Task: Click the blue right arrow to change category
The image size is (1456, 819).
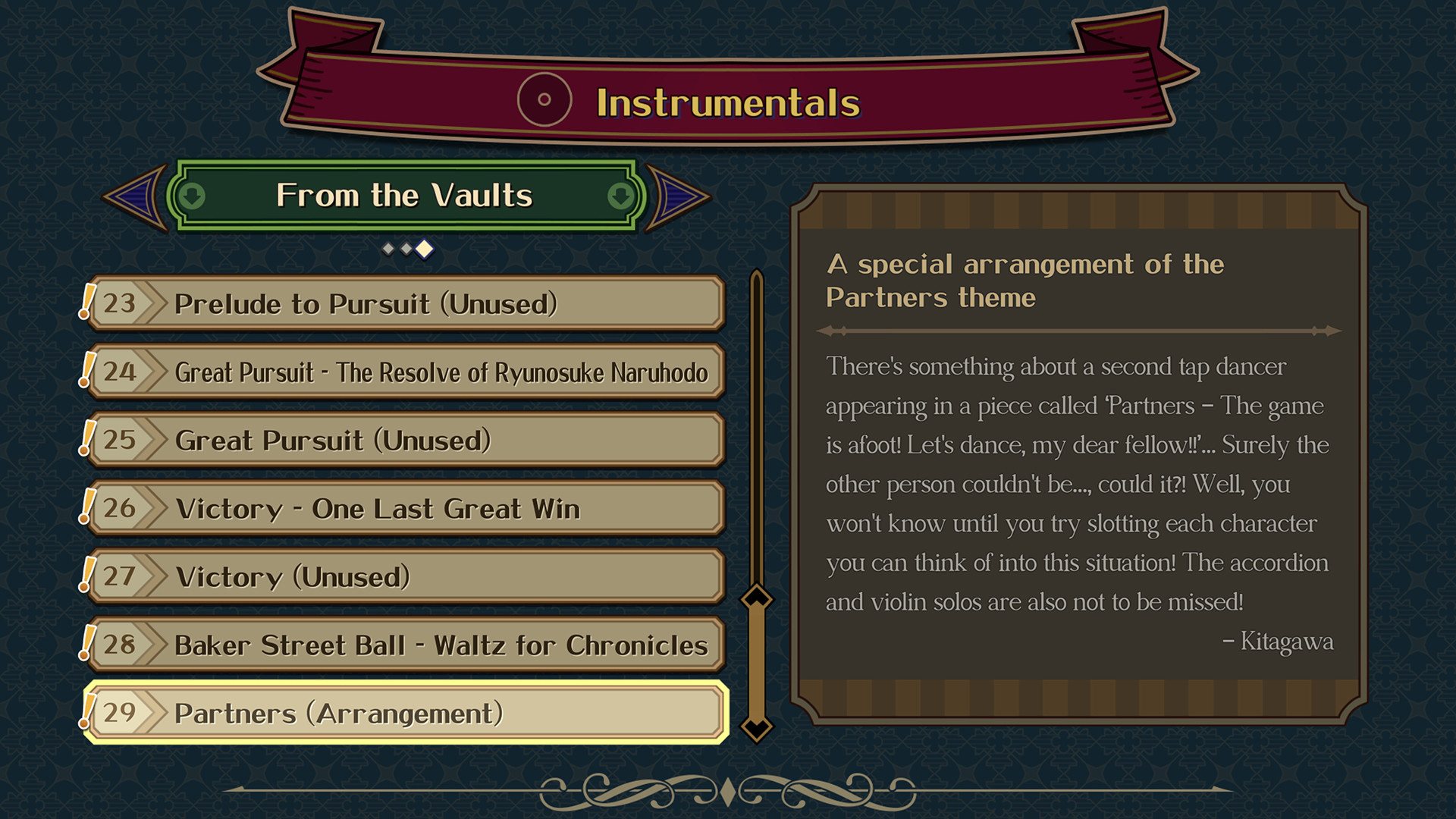Action: tap(679, 195)
